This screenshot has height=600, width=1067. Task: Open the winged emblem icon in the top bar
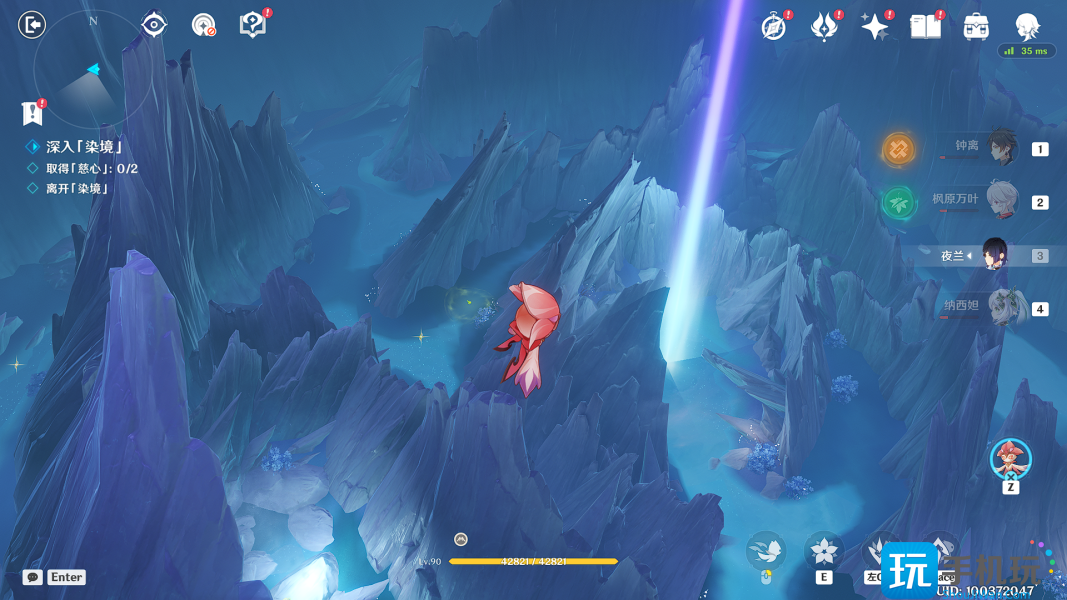[824, 27]
